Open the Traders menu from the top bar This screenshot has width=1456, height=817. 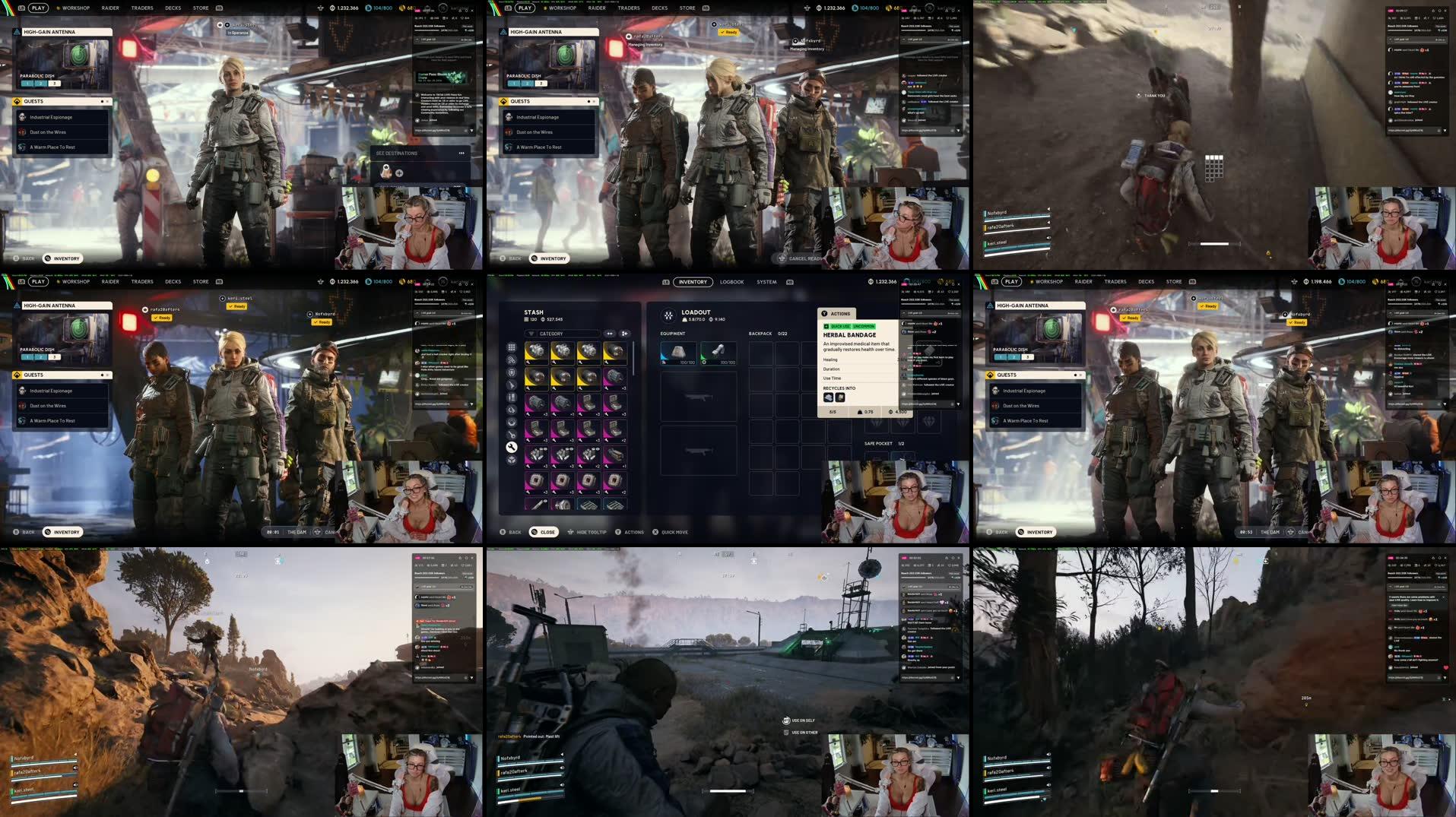pyautogui.click(x=141, y=8)
